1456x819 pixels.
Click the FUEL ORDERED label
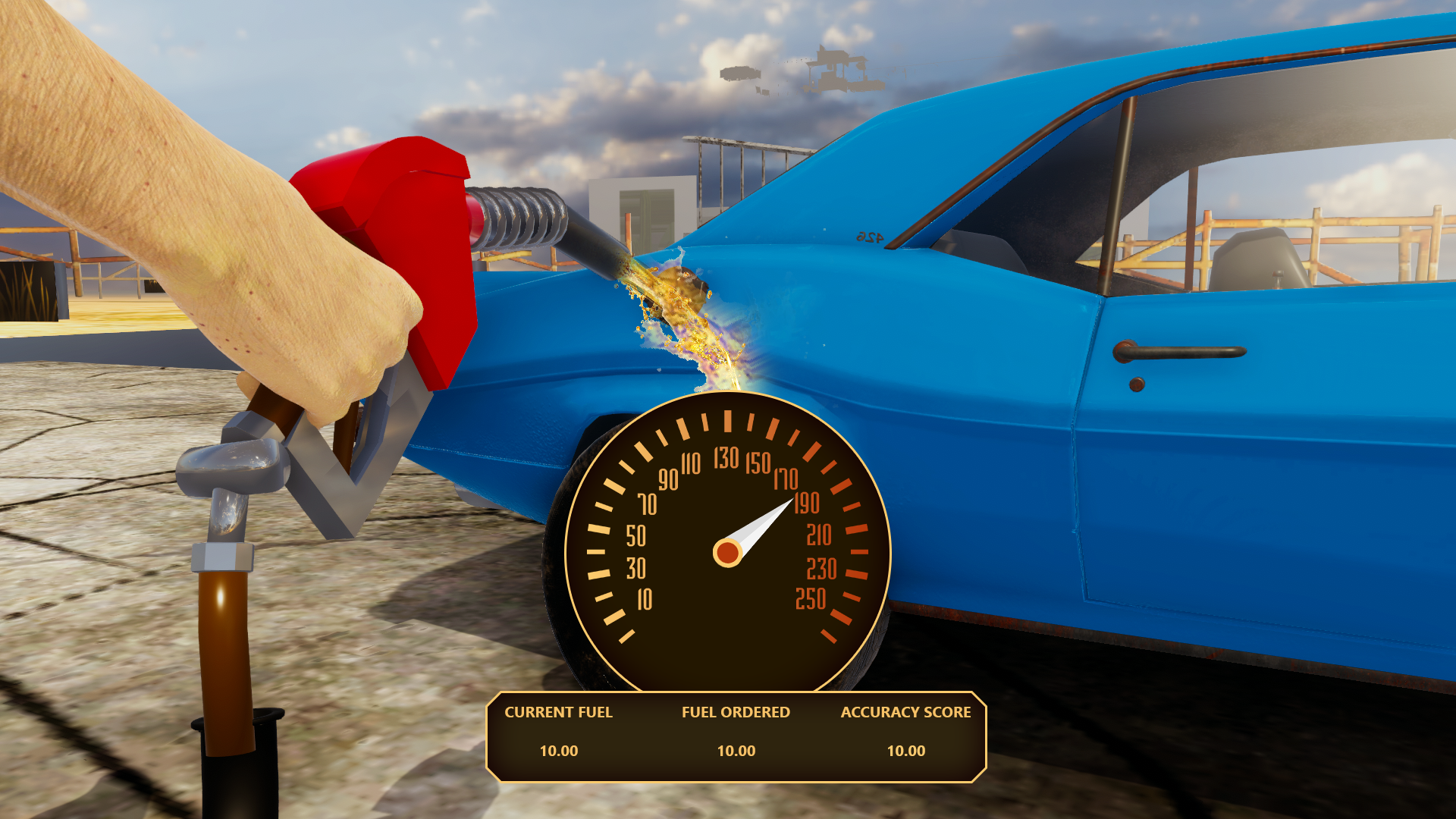pyautogui.click(x=736, y=712)
